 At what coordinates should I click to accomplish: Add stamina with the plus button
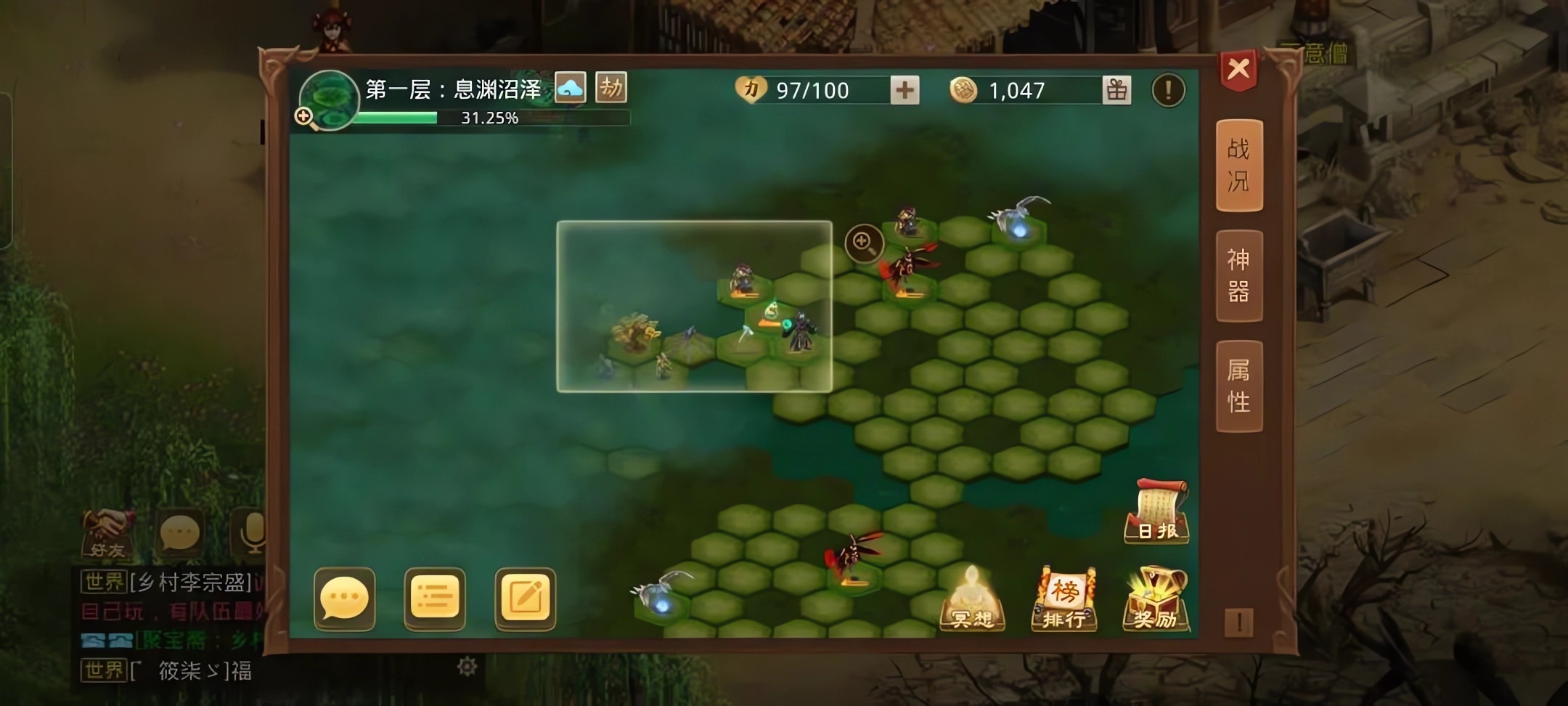(905, 91)
